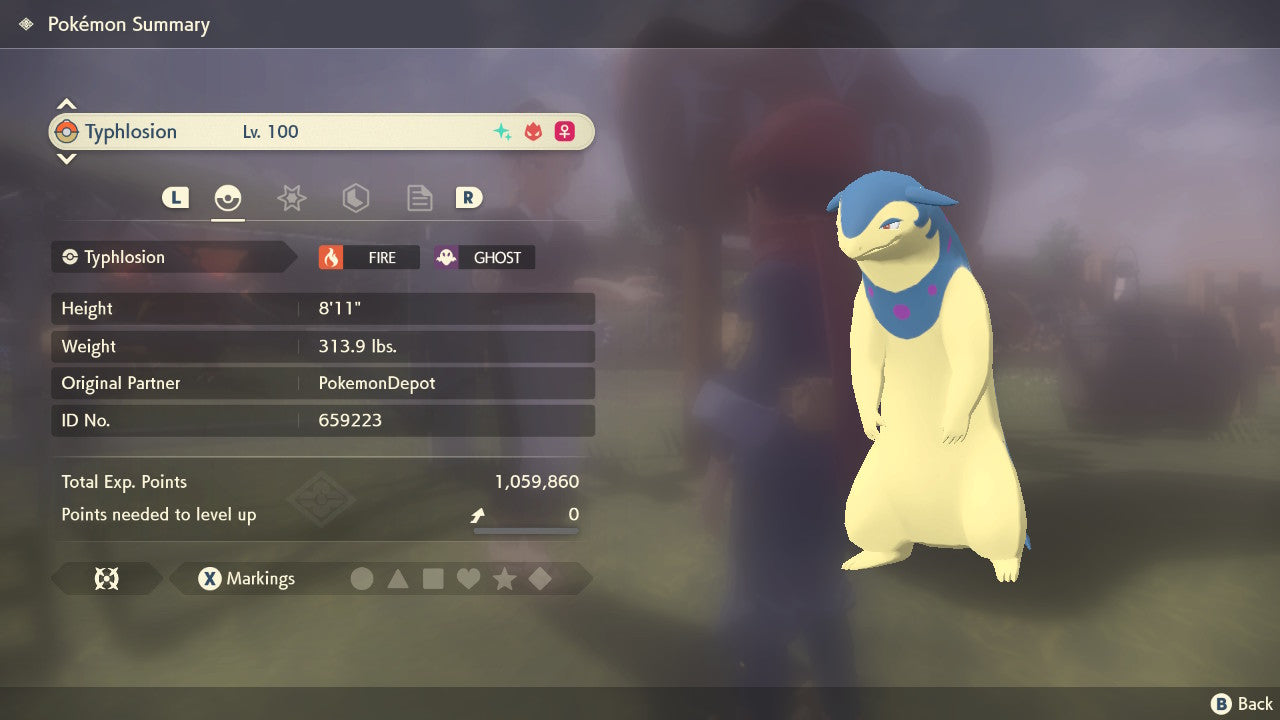Switch to the Poké Ball summary tab

coord(228,198)
